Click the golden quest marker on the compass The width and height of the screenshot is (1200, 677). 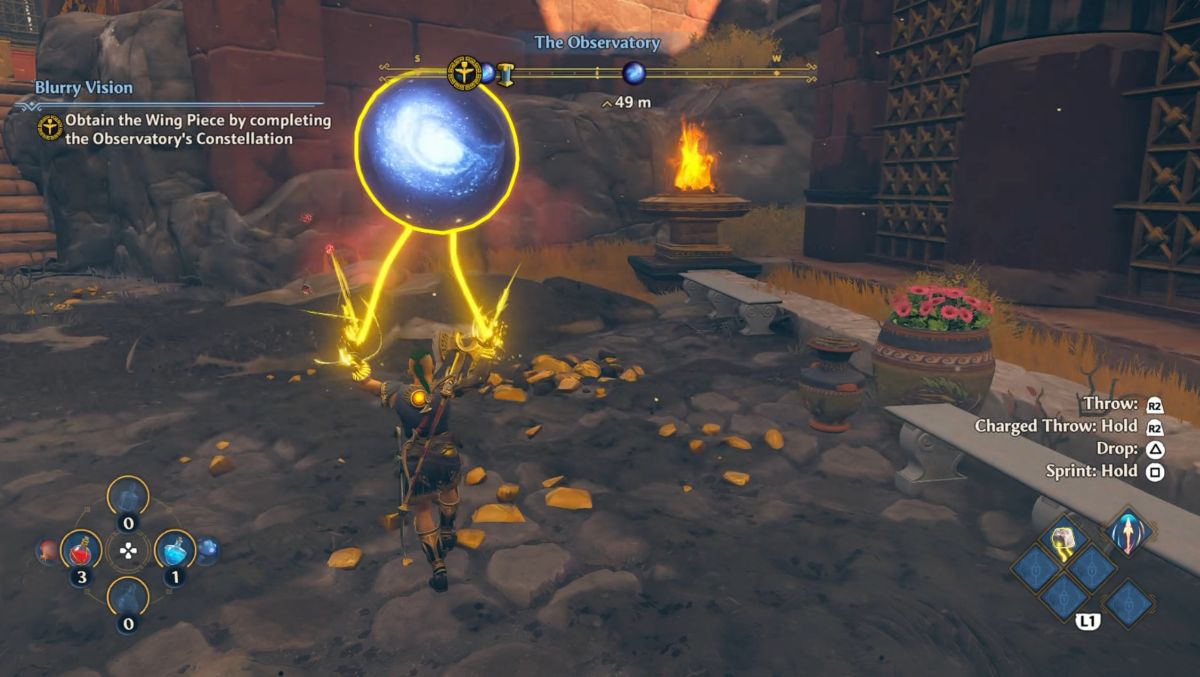464,72
